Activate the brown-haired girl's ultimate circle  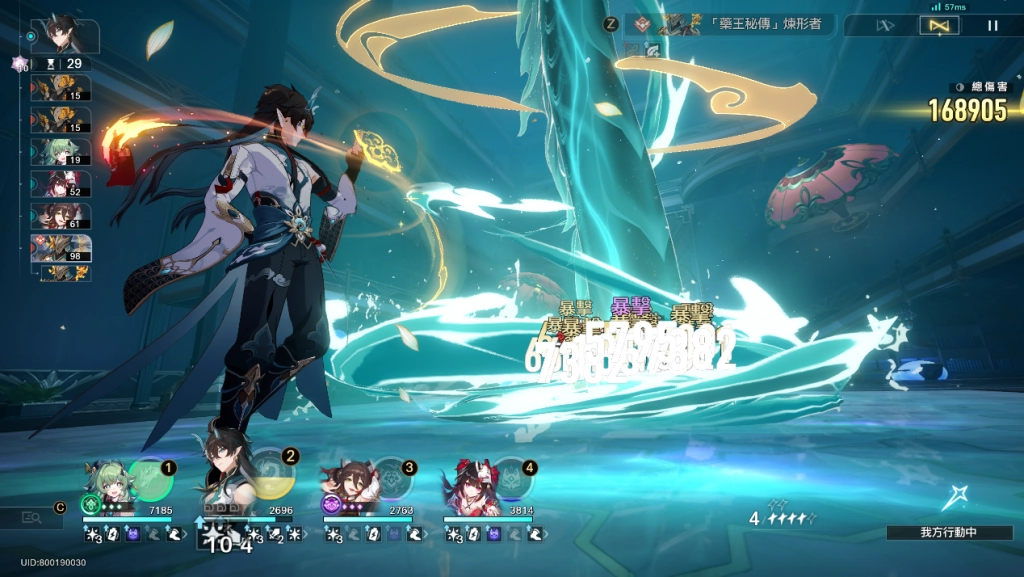(392, 477)
